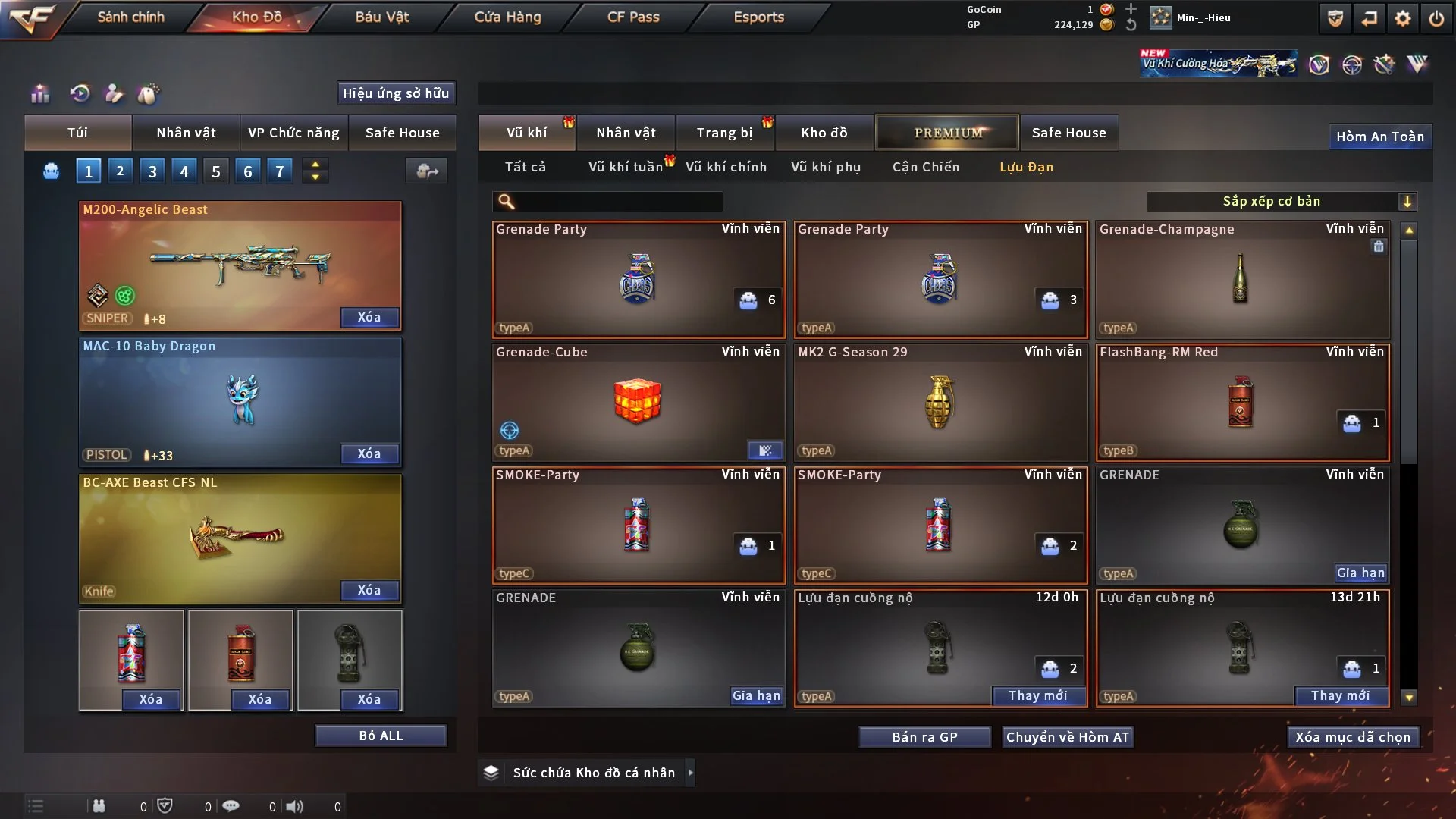Click the Bán ra GP button

pyautogui.click(x=924, y=737)
